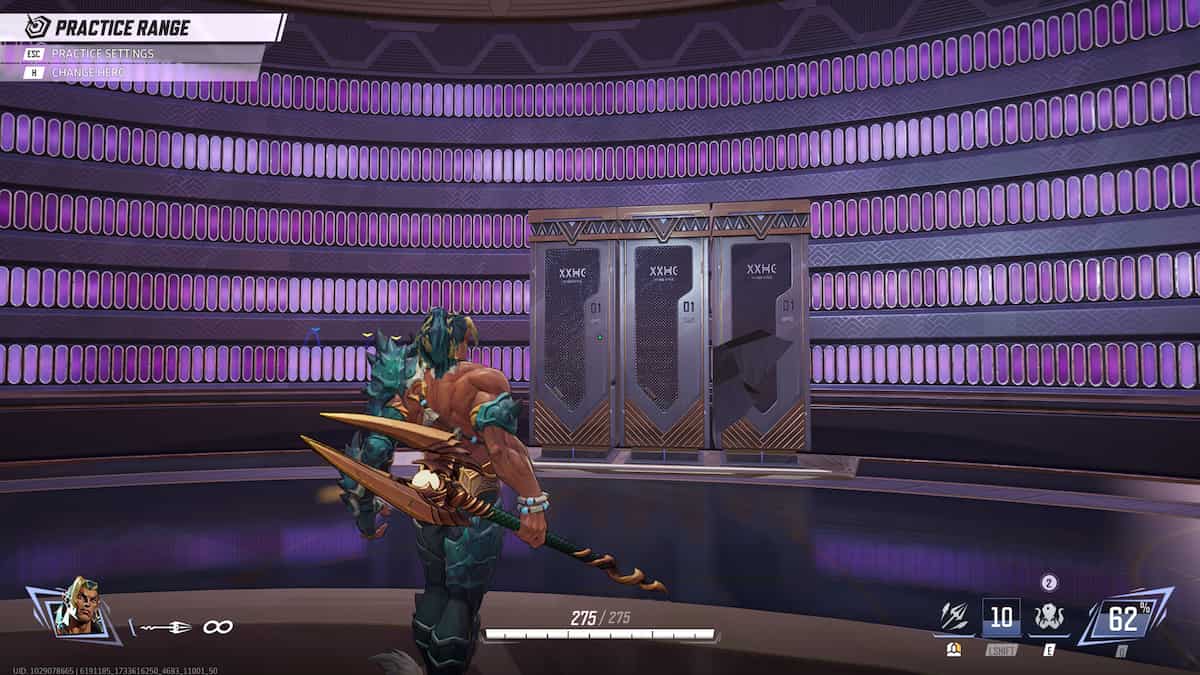Activate the octopus spawn ability icon
The image size is (1200, 675).
pos(1048,617)
